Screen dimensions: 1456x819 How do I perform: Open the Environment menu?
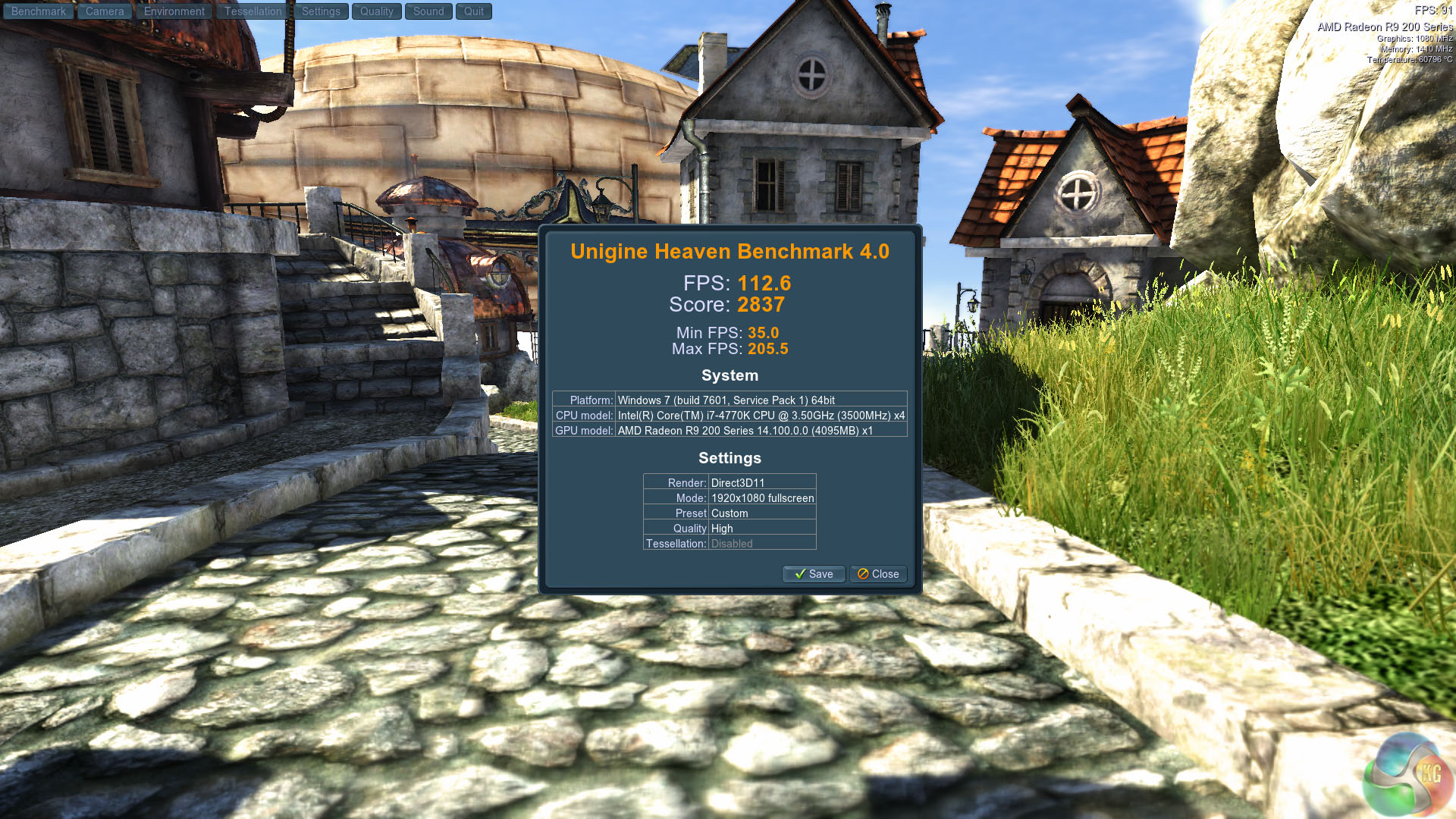(x=174, y=11)
